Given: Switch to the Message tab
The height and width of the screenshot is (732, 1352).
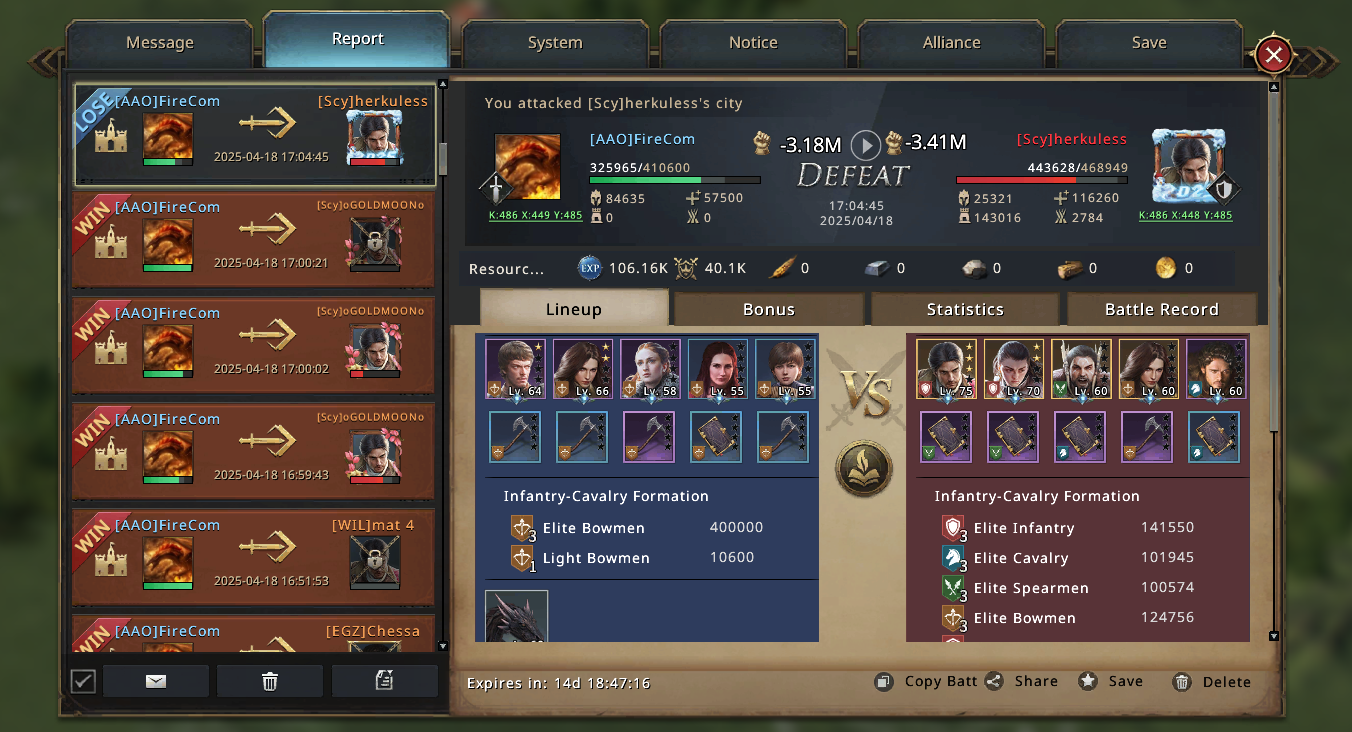Looking at the screenshot, I should click(x=160, y=43).
